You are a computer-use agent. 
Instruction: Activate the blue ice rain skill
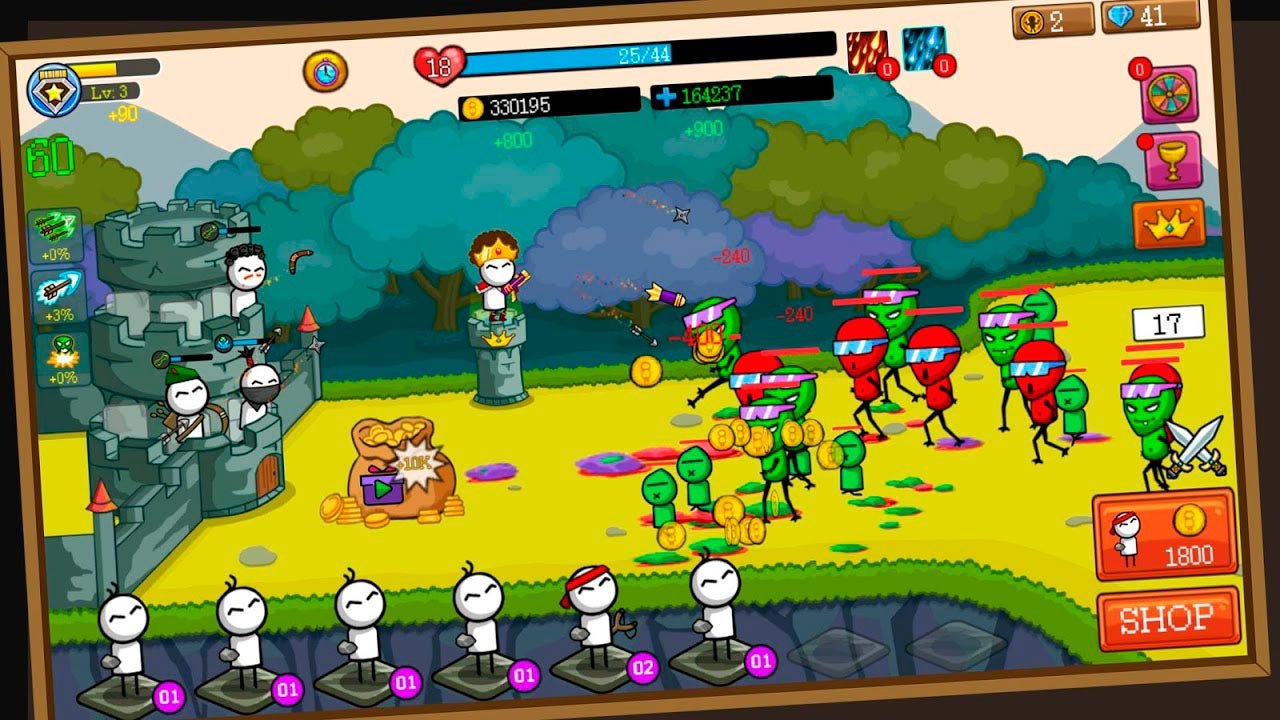pos(922,49)
